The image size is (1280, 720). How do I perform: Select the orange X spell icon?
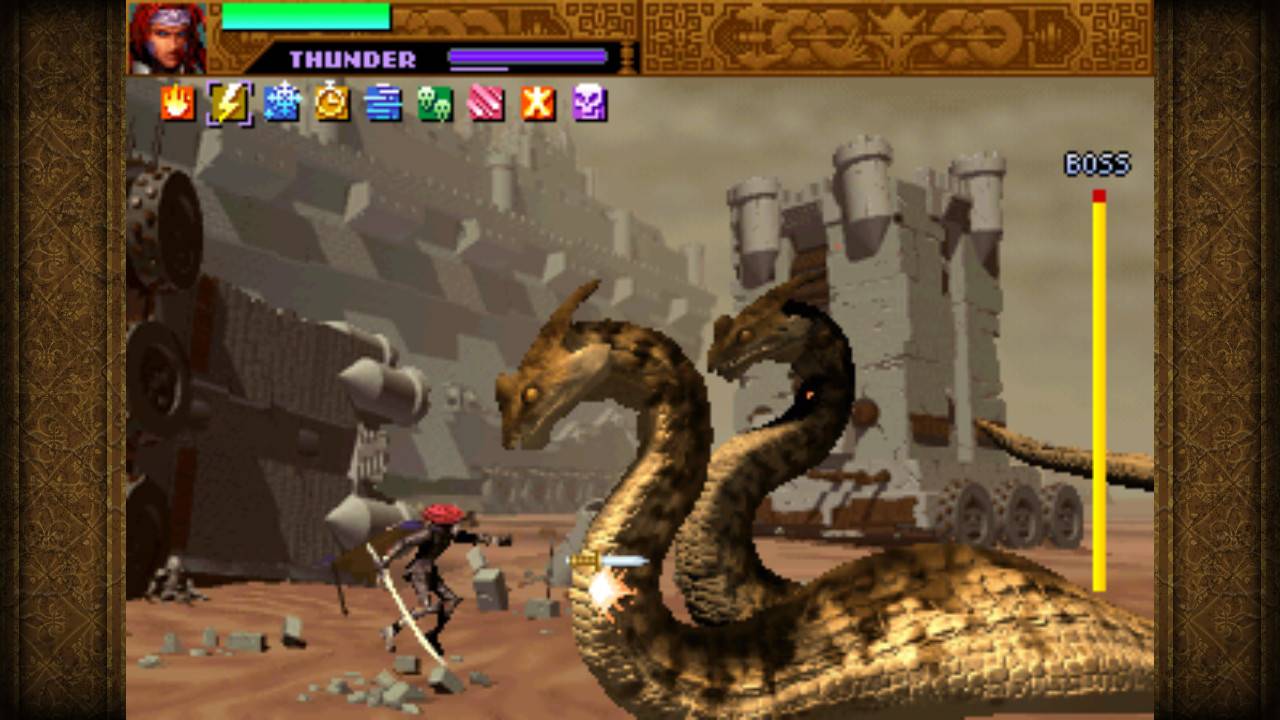539,103
